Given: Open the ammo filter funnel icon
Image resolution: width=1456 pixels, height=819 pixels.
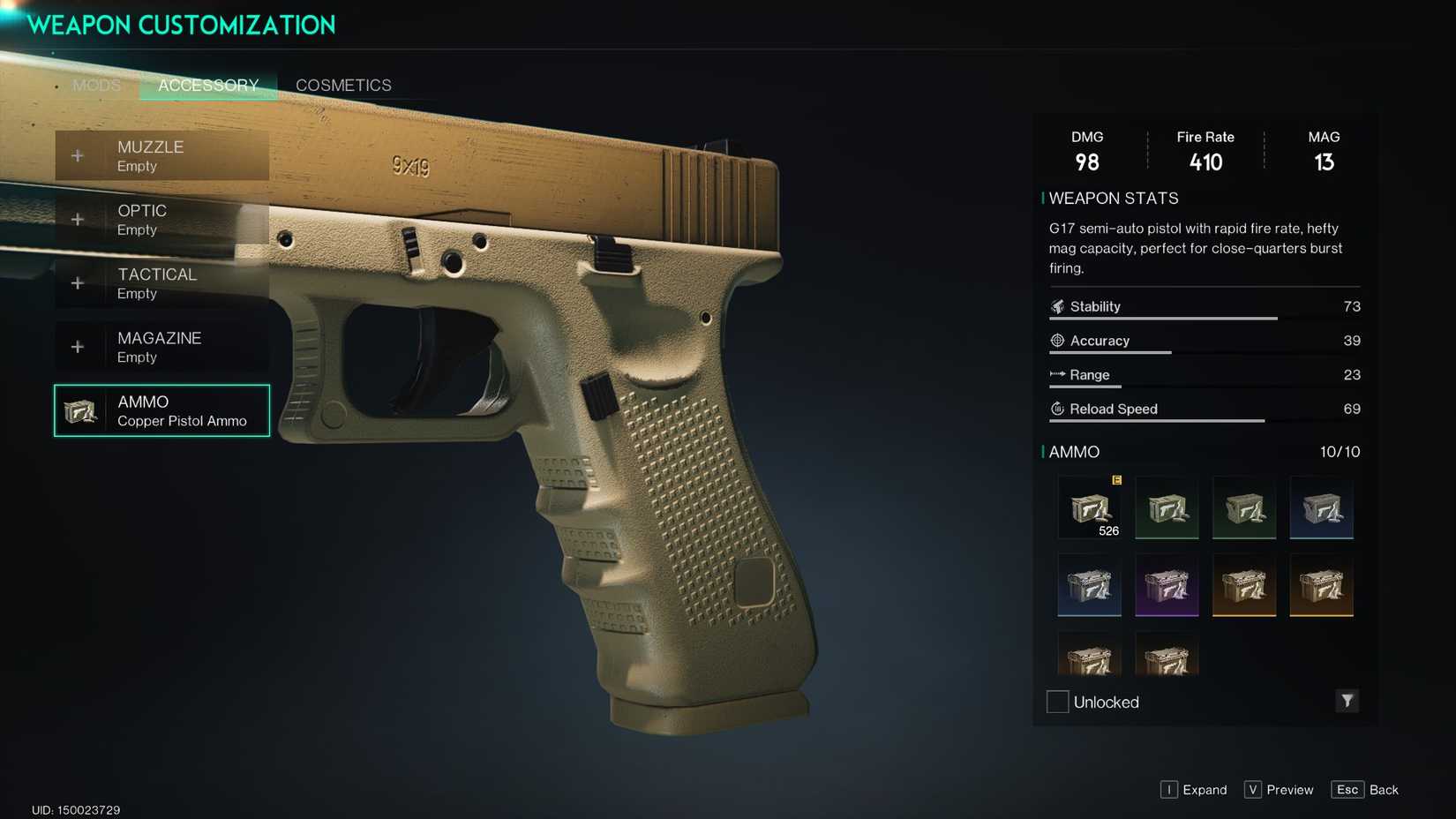Looking at the screenshot, I should point(1347,701).
